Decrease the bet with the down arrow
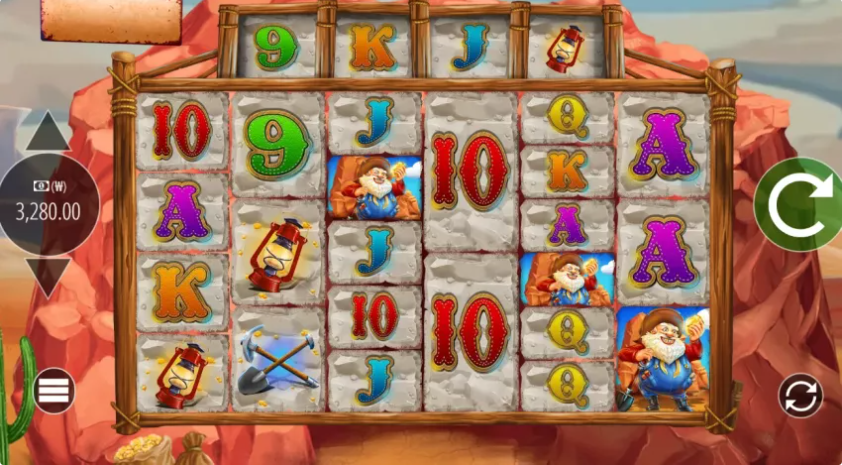The height and width of the screenshot is (465, 842). pos(47,274)
